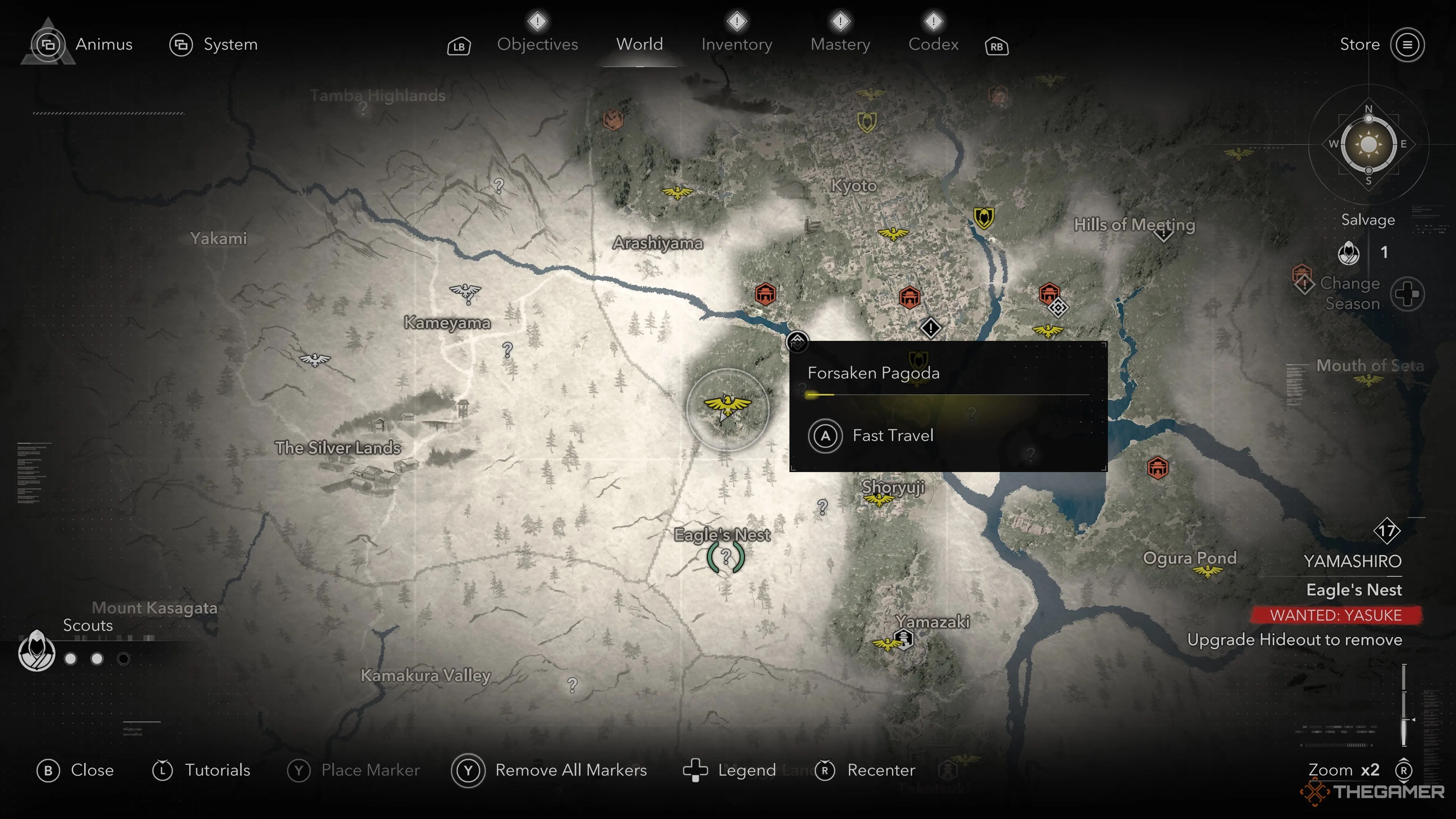Select the Forsaken Pagoda fast travel icon
This screenshot has height=819, width=1456.
(x=797, y=342)
